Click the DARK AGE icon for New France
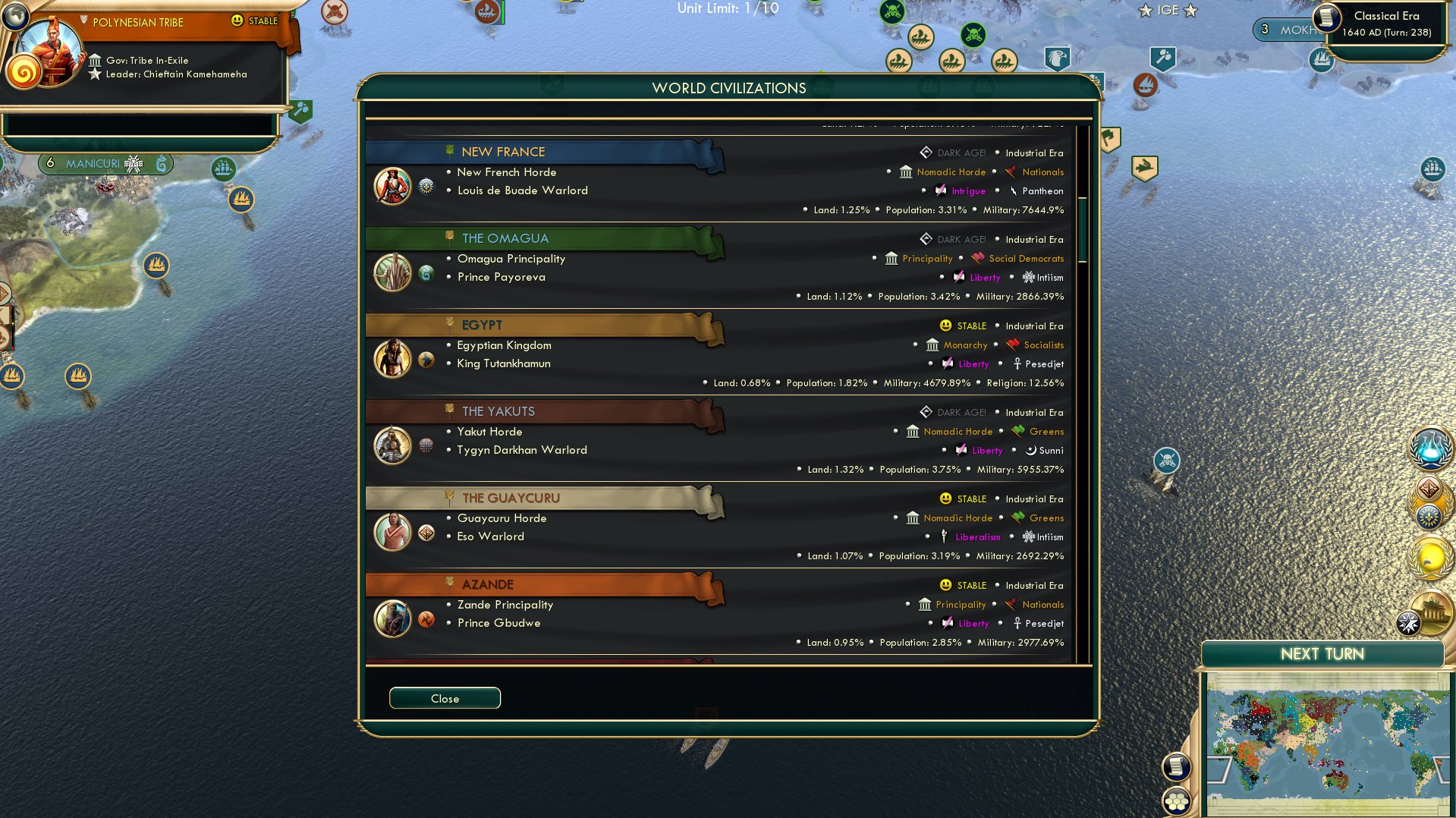 (926, 152)
